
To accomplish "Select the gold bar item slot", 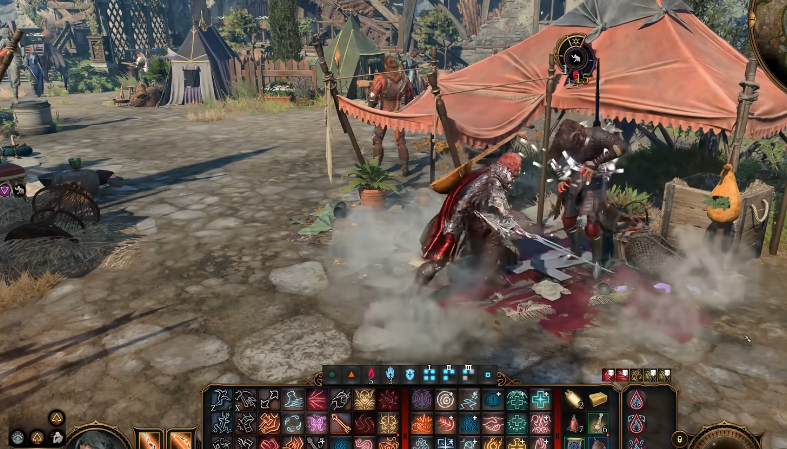I will (x=598, y=400).
